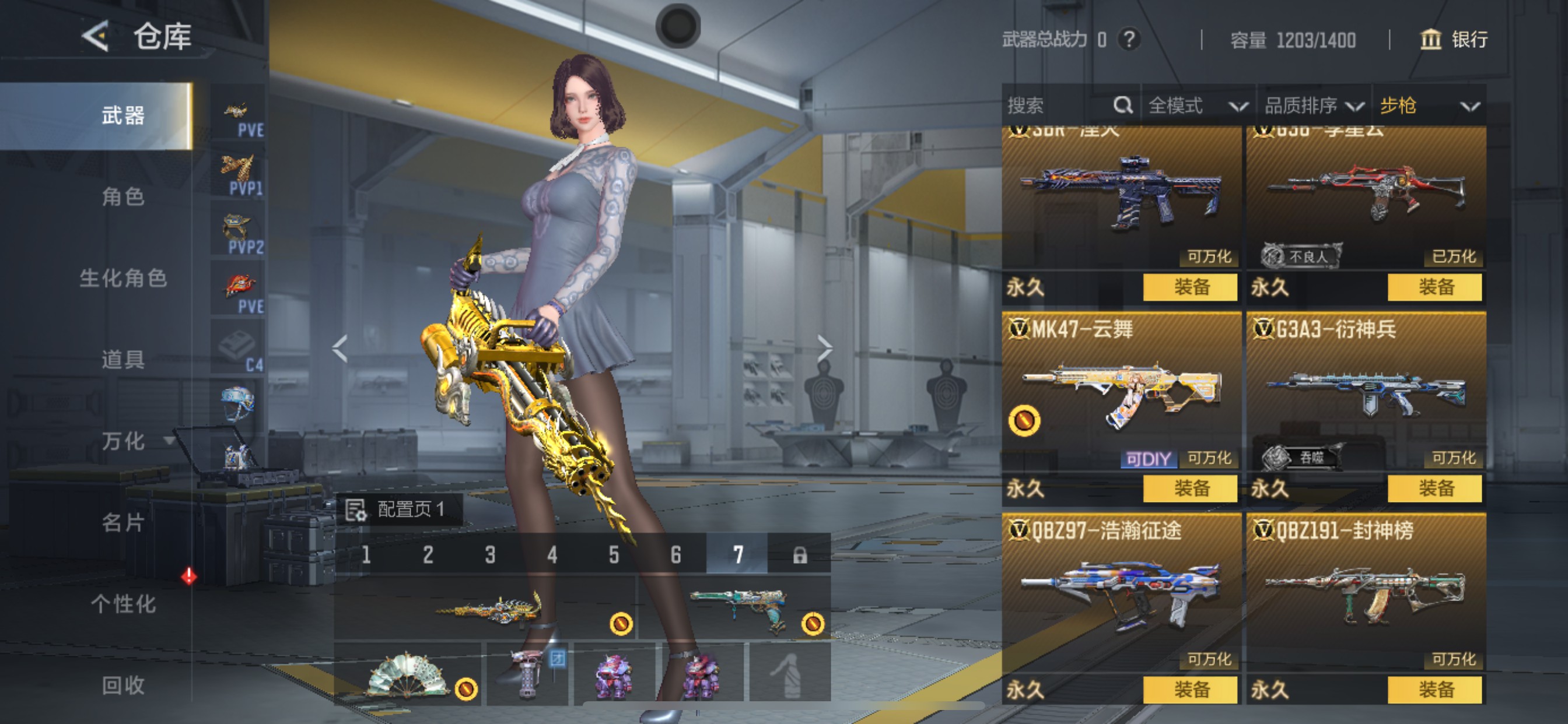Image resolution: width=1568 pixels, height=724 pixels.
Task: Equip the QBZ97-浩瀚征途 rifle
Action: pyautogui.click(x=1190, y=690)
